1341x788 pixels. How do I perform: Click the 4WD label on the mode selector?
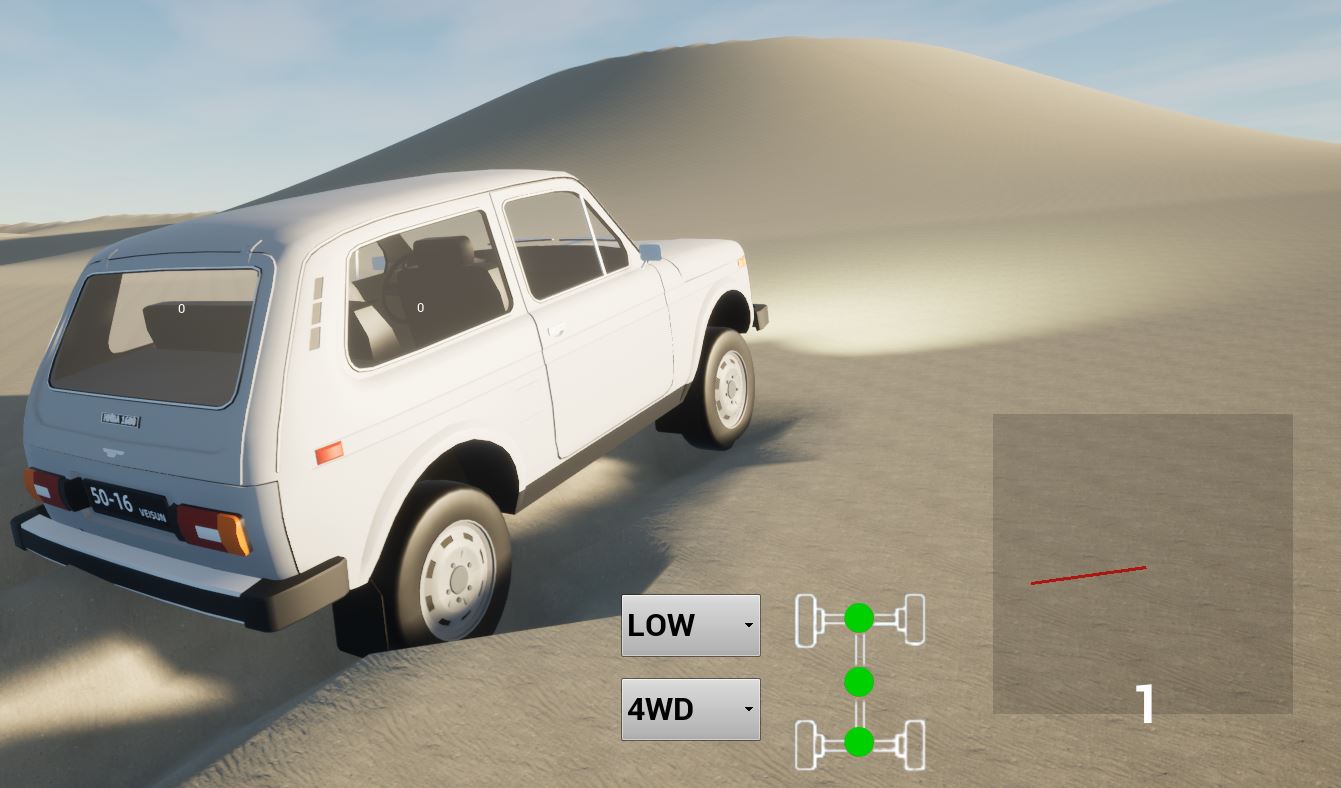click(x=662, y=709)
